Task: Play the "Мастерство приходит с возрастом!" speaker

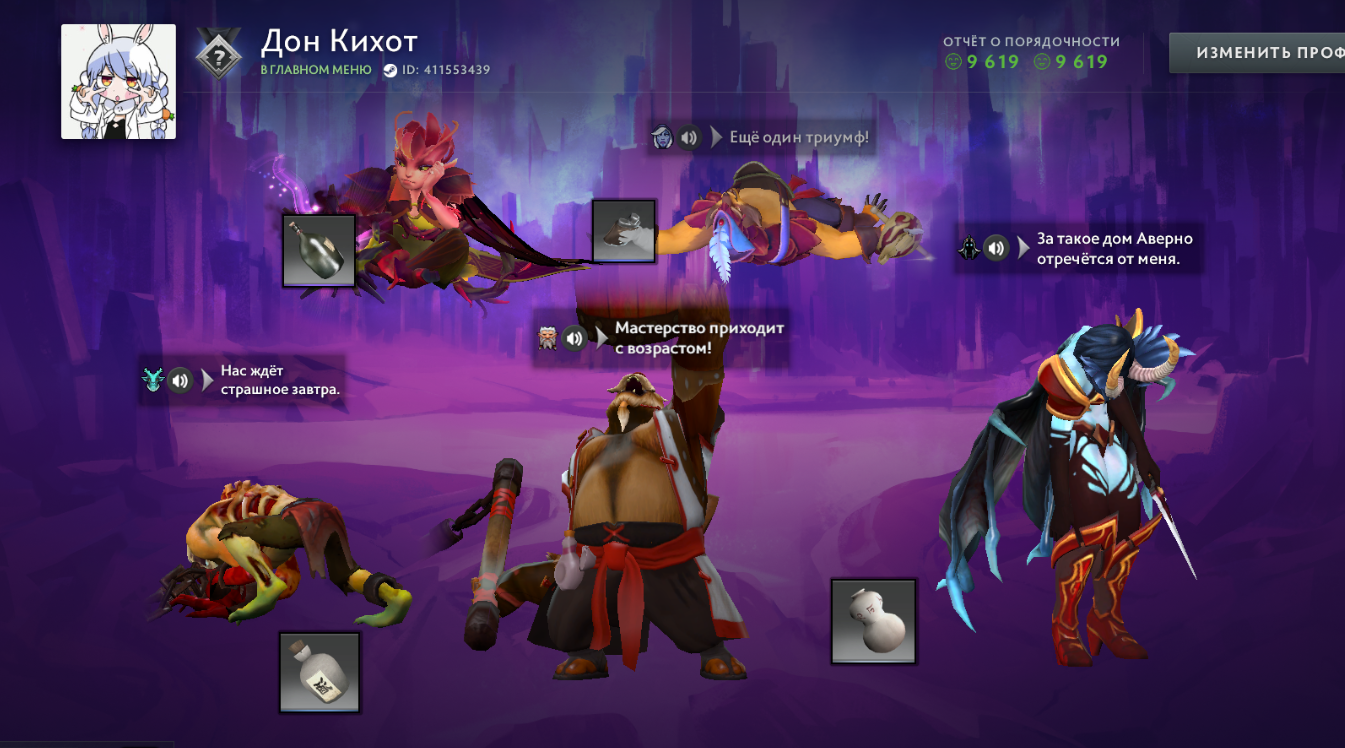Action: 574,338
